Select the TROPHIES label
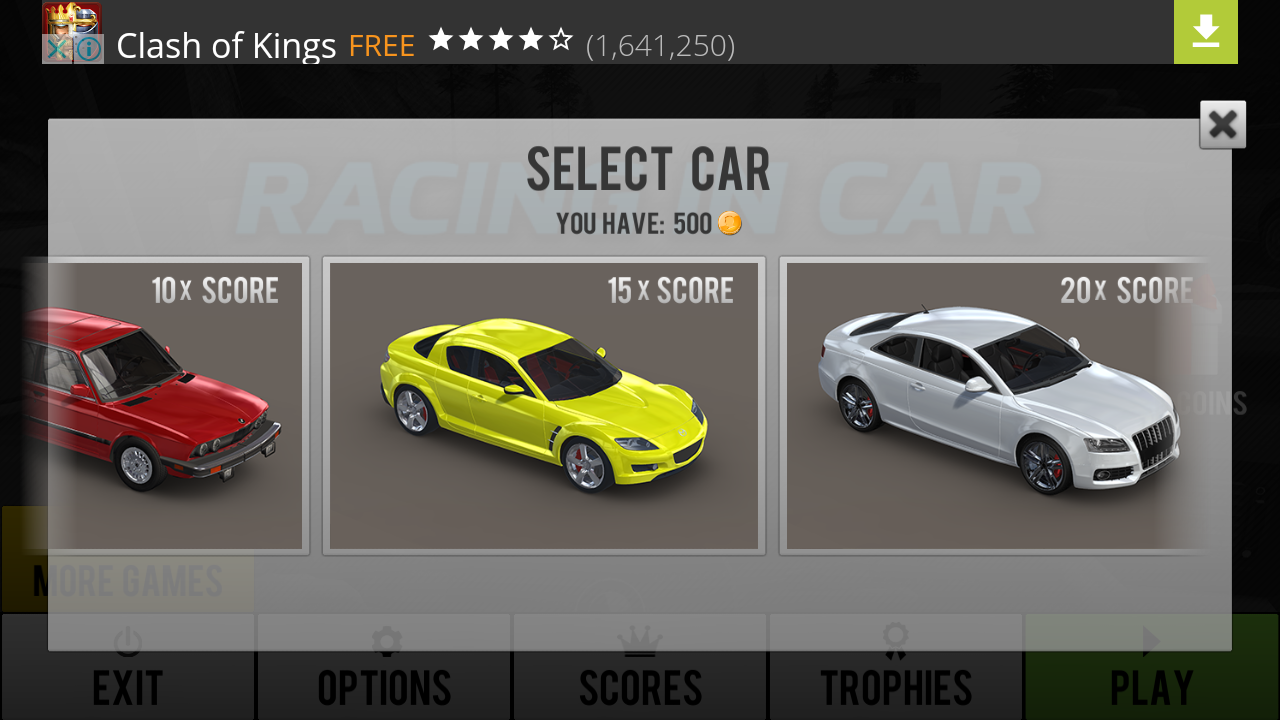The height and width of the screenshot is (720, 1280). click(x=895, y=689)
